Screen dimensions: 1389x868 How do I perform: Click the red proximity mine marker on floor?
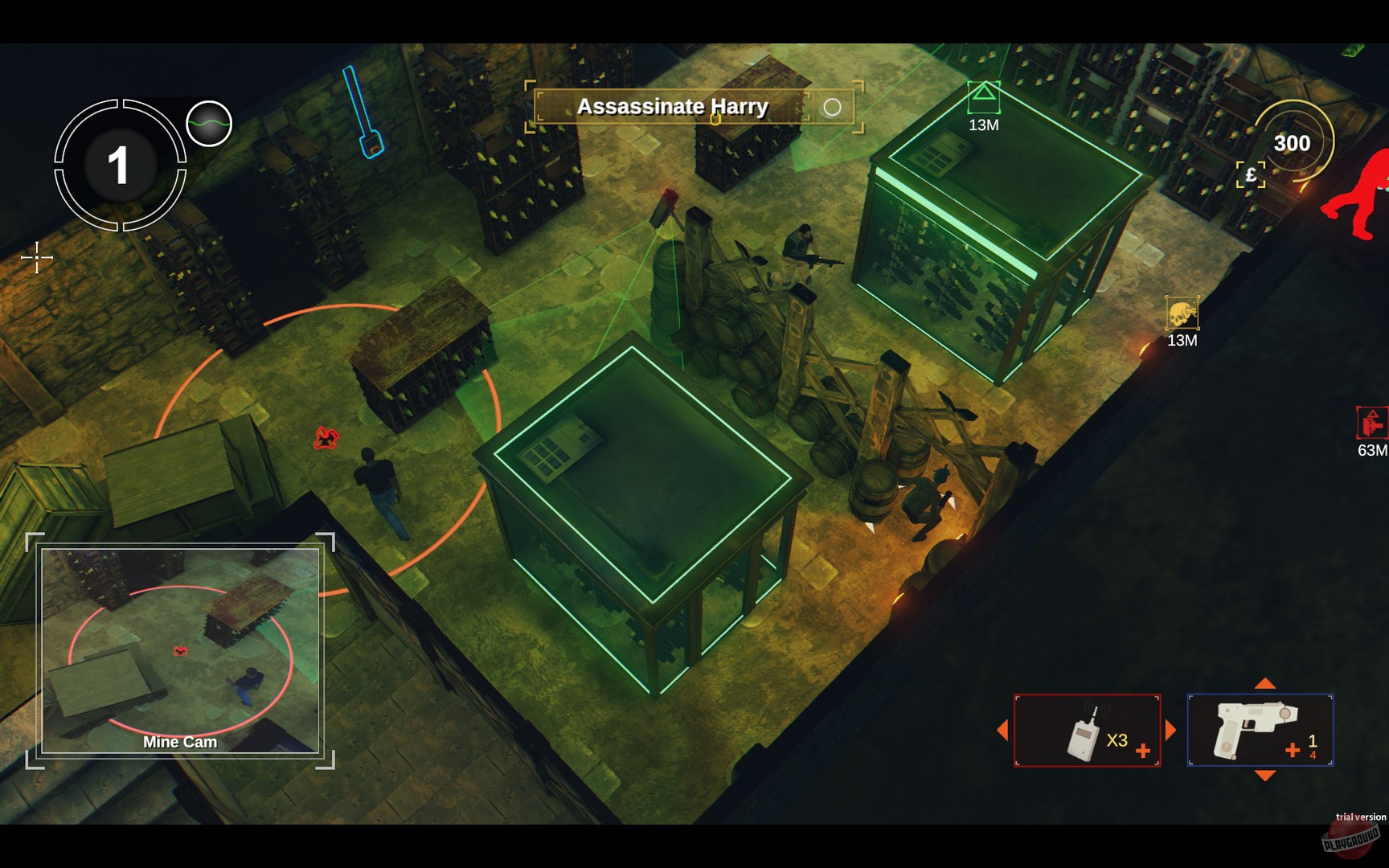click(x=325, y=436)
